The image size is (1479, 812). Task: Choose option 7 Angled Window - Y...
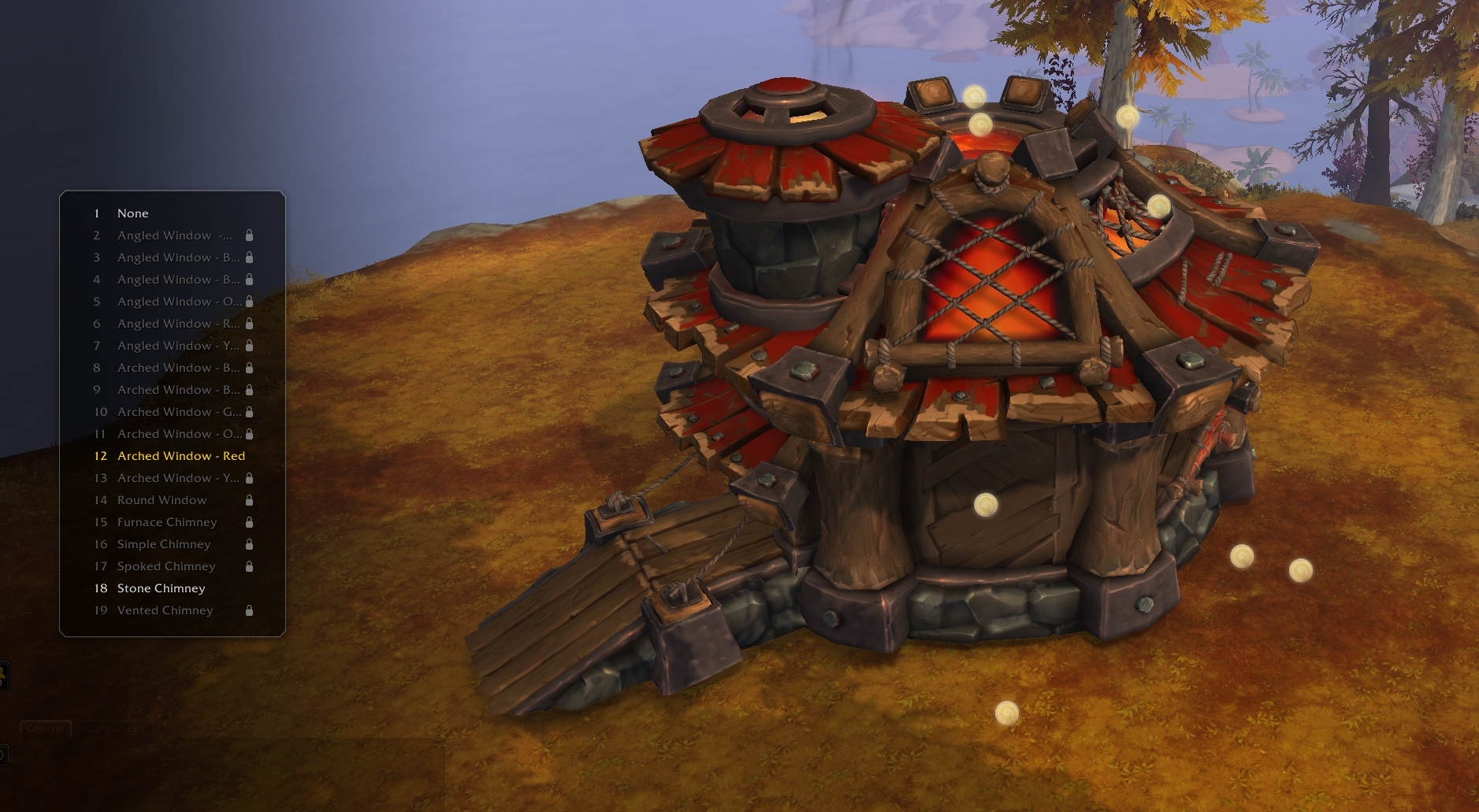pyautogui.click(x=179, y=346)
